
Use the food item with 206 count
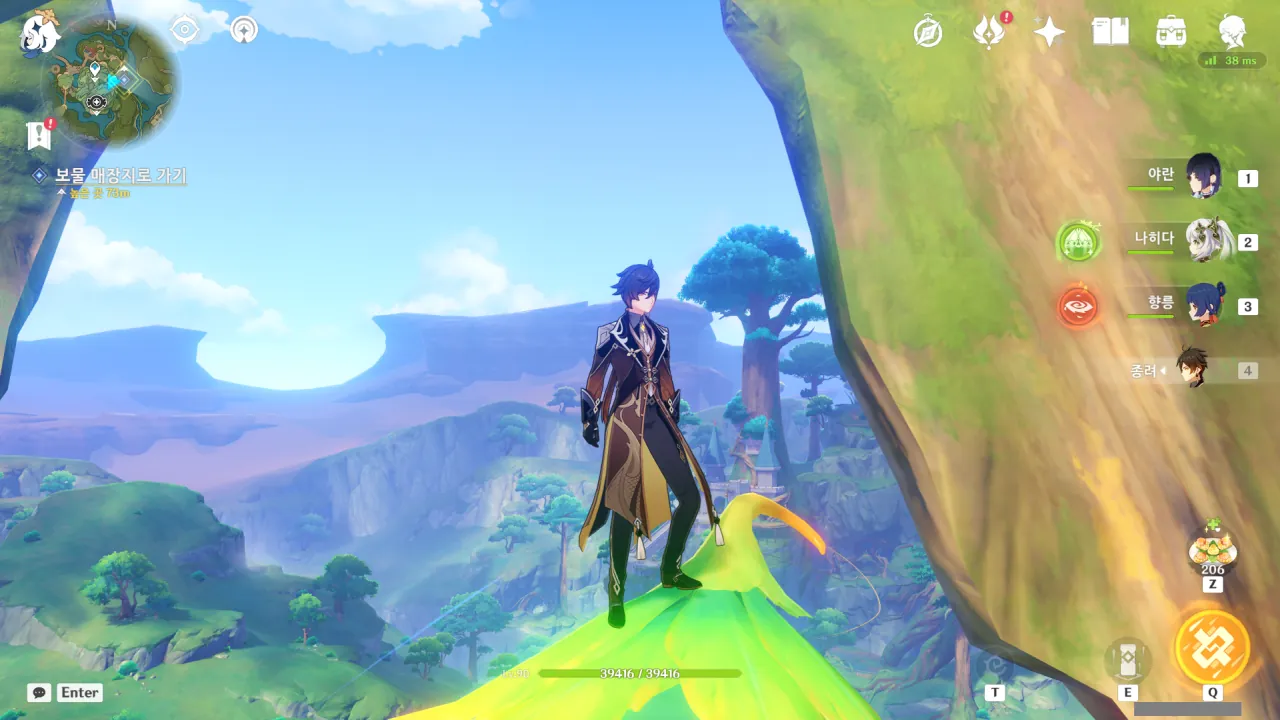[x=1212, y=549]
